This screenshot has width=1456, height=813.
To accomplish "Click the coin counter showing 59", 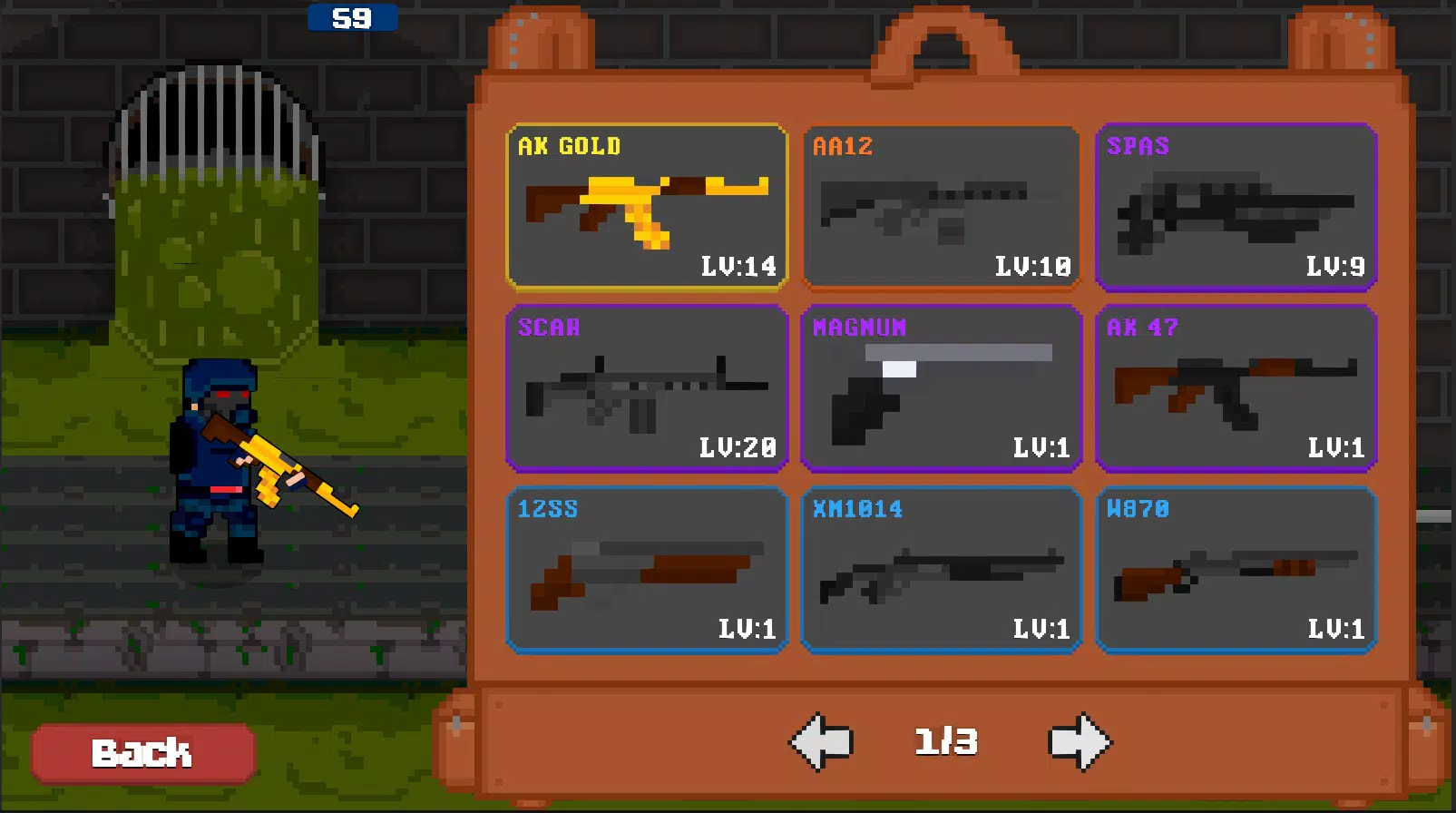I will point(352,18).
